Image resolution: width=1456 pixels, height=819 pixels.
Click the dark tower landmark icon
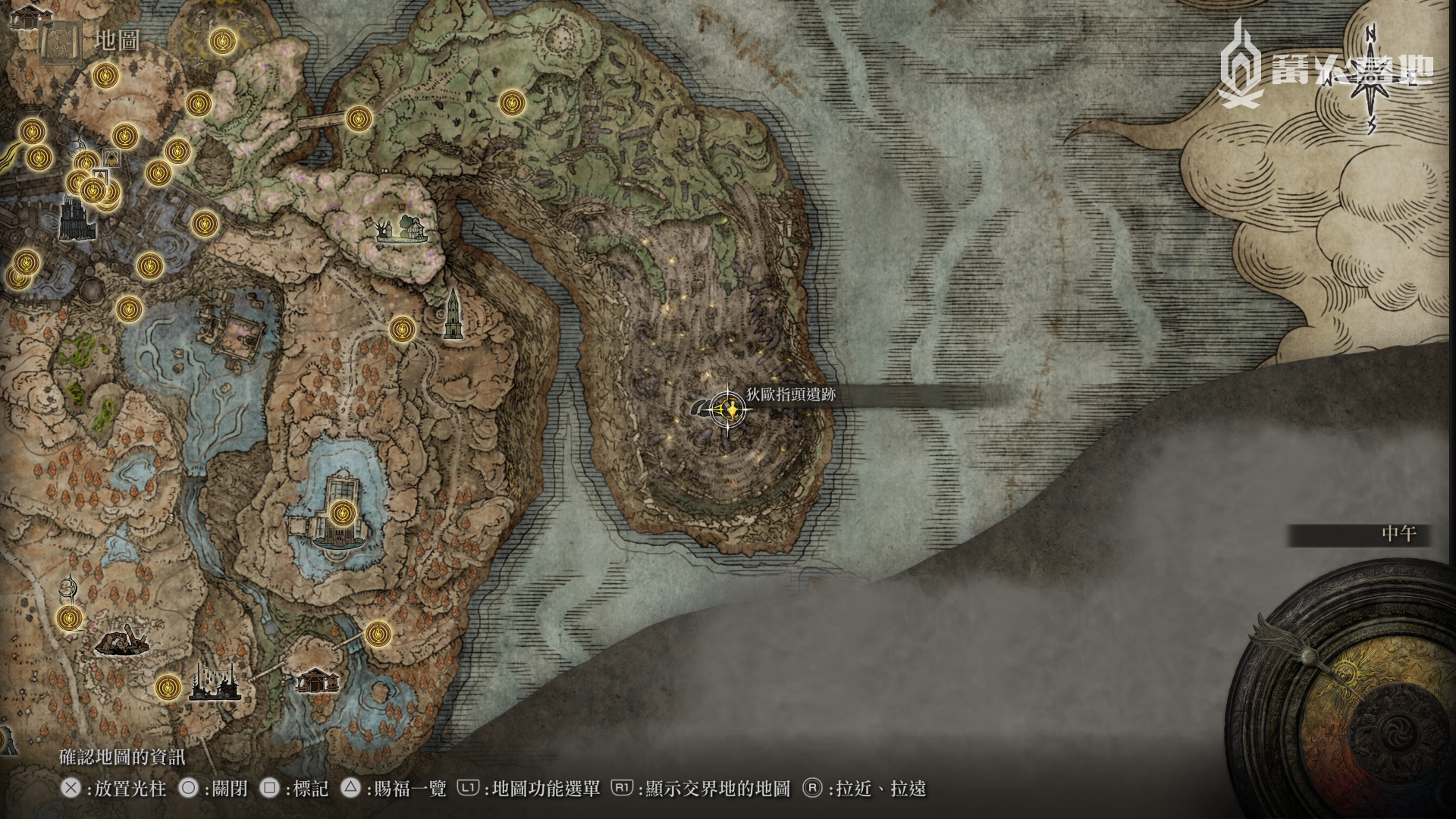pos(453,315)
